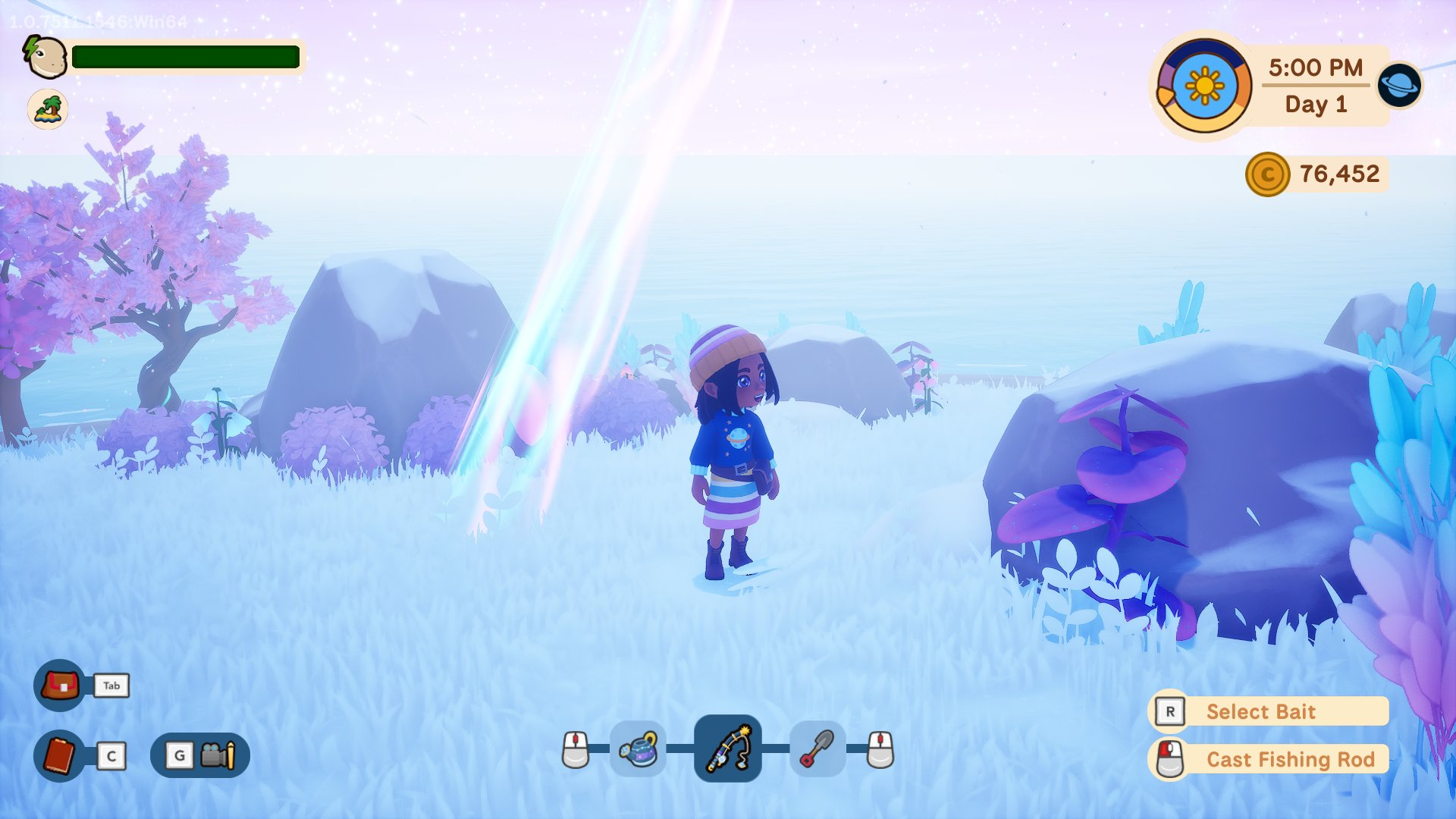Click the character portrait beside the green bar
This screenshot has width=1456, height=819.
pyautogui.click(x=45, y=57)
